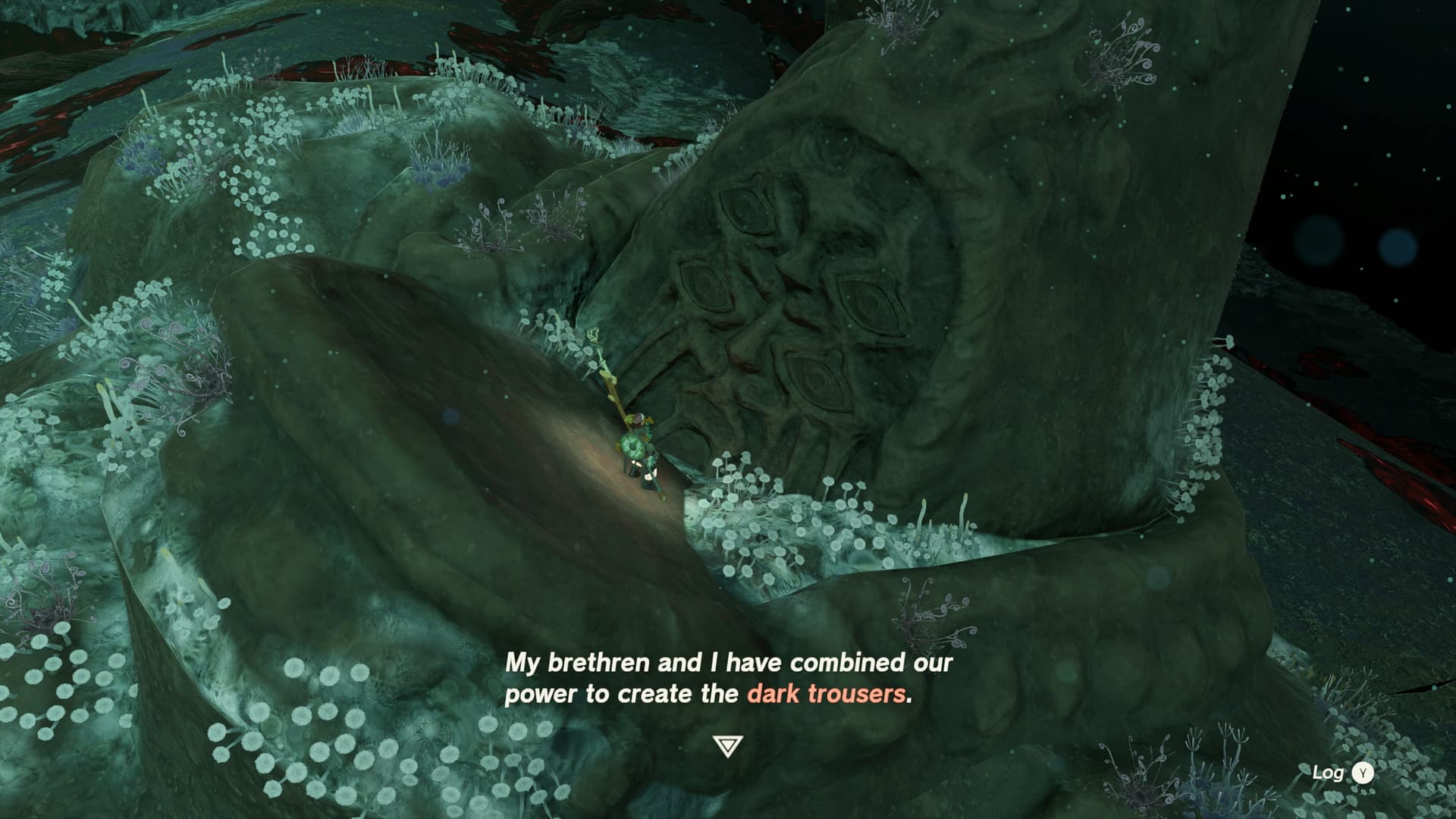The height and width of the screenshot is (819, 1456).
Task: Advance dialogue with the triangle continue arrow
Action: click(727, 746)
